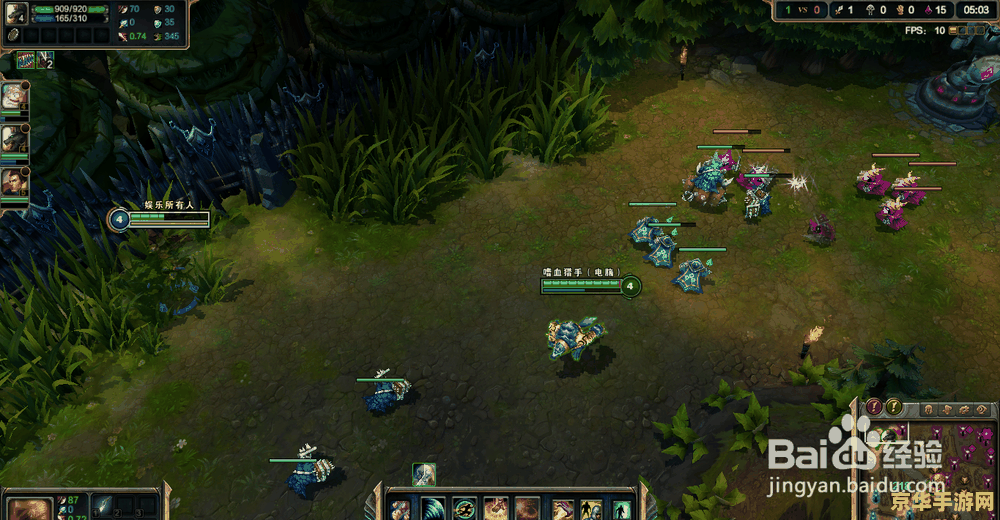Select the white-bearded ally portrait
The height and width of the screenshot is (520, 1000).
pos(13,96)
